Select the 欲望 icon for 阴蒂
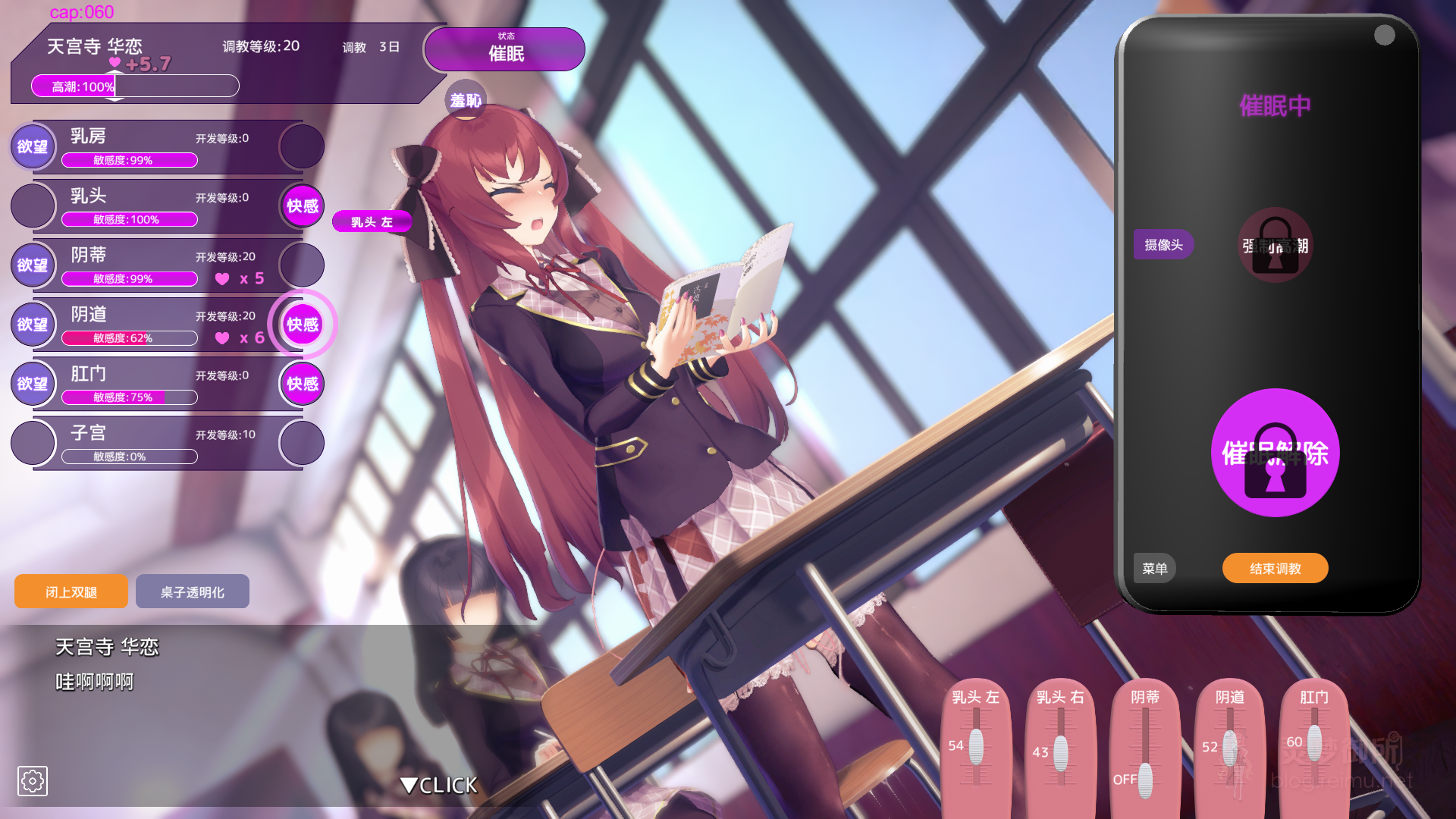 pyautogui.click(x=32, y=265)
